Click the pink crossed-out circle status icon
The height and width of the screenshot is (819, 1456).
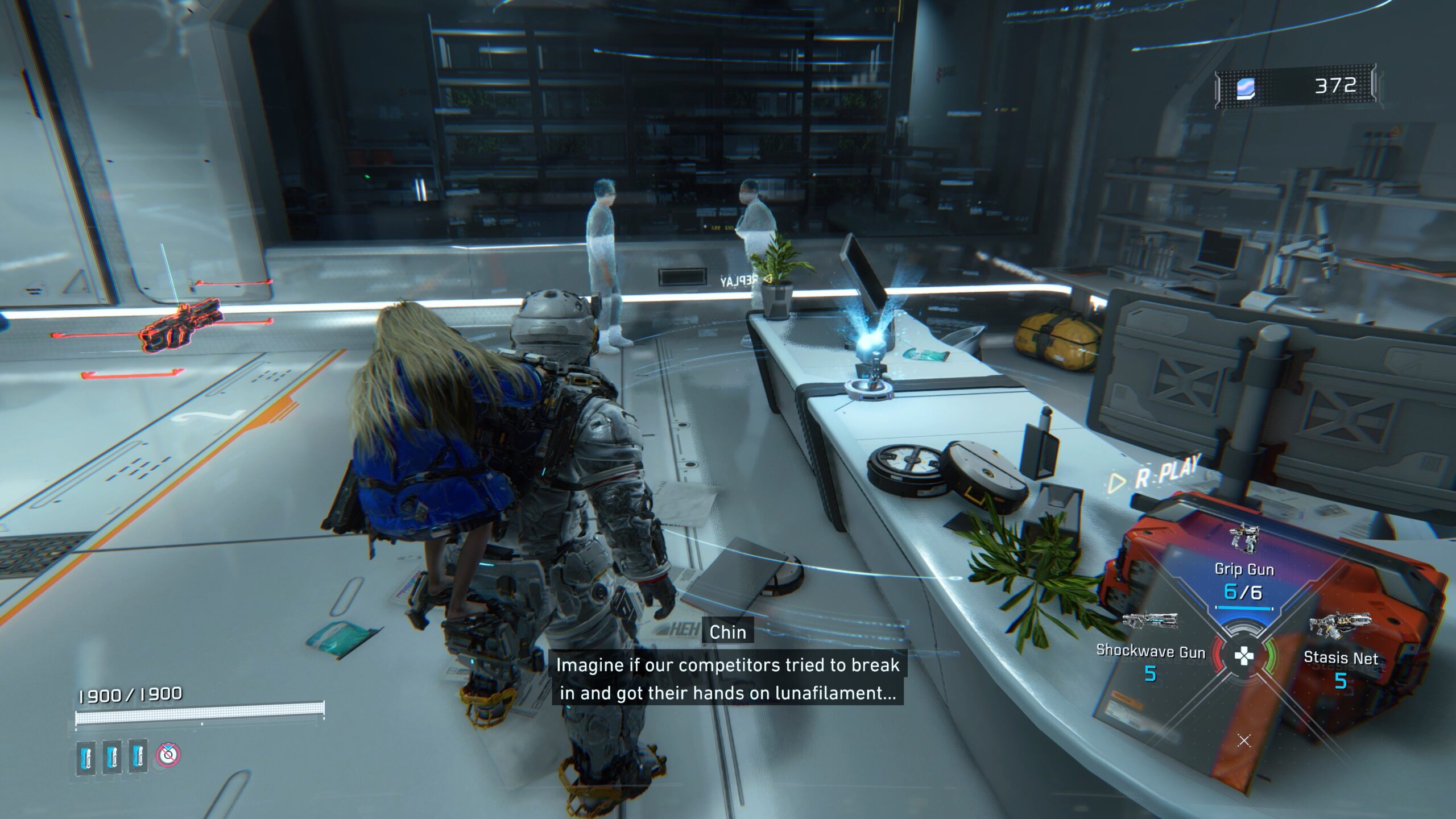[168, 755]
